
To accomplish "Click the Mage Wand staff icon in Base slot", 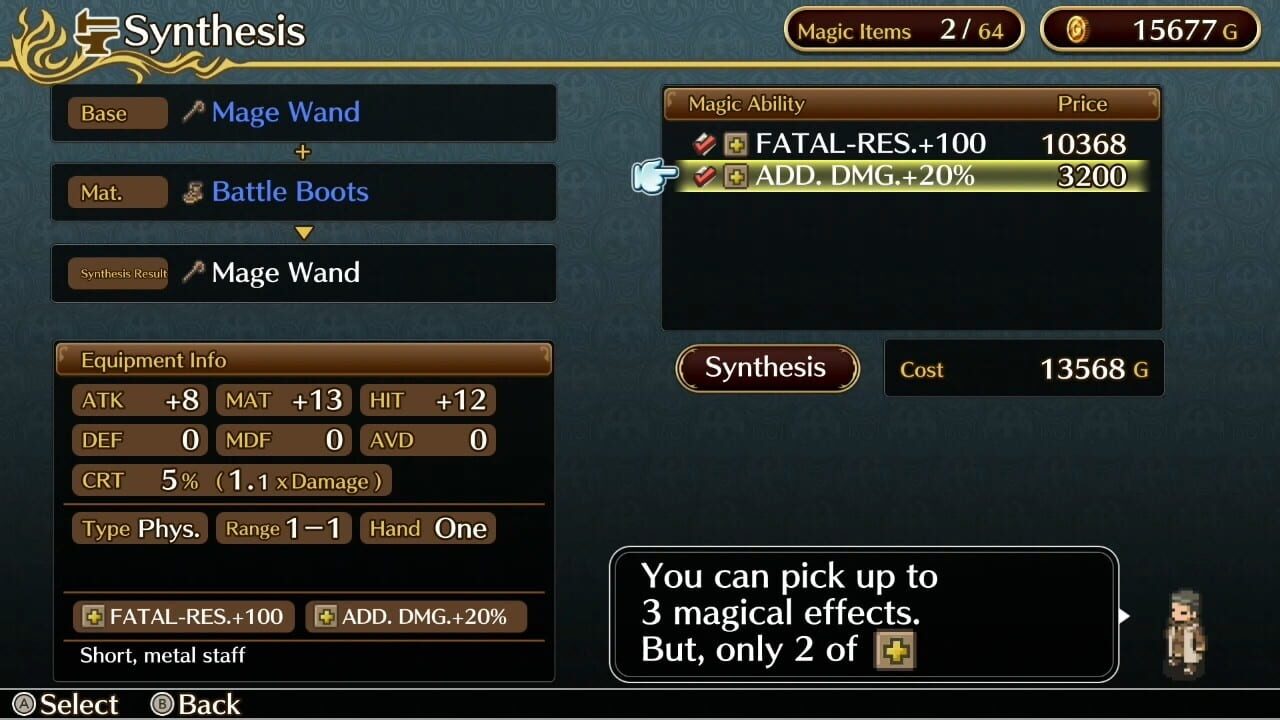I will [x=193, y=112].
